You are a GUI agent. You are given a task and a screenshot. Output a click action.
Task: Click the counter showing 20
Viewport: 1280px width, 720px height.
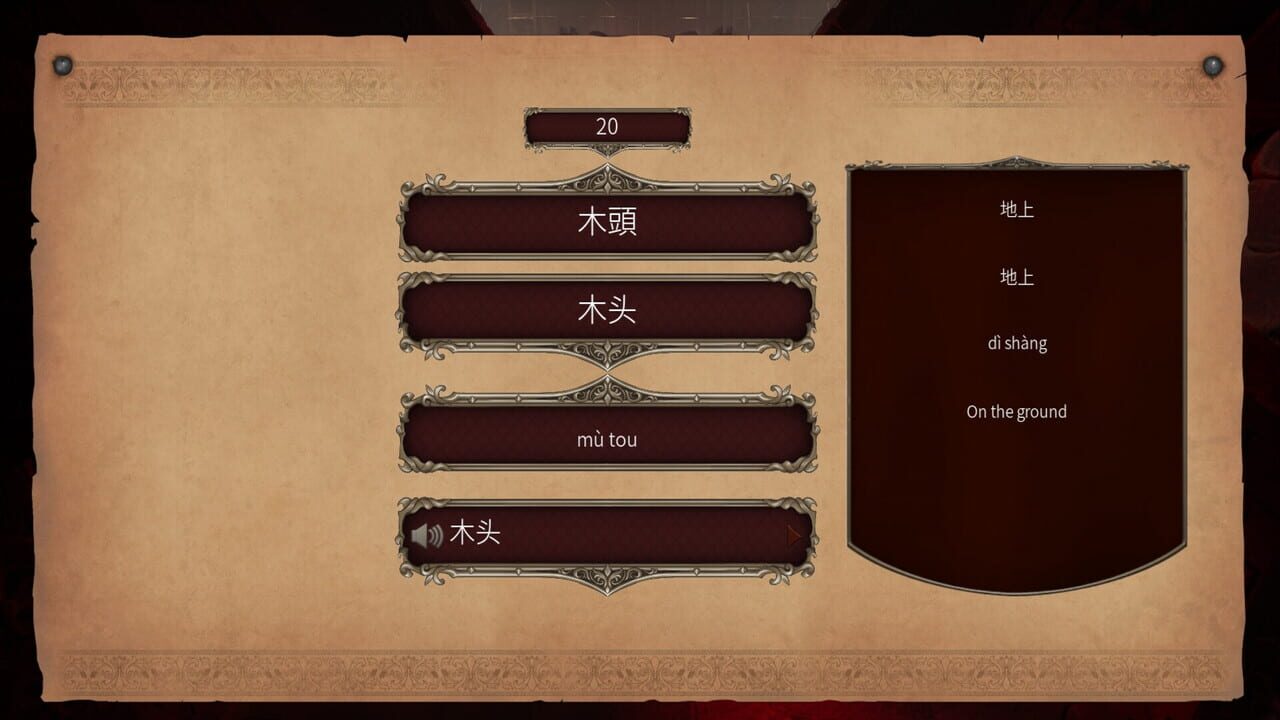[608, 124]
